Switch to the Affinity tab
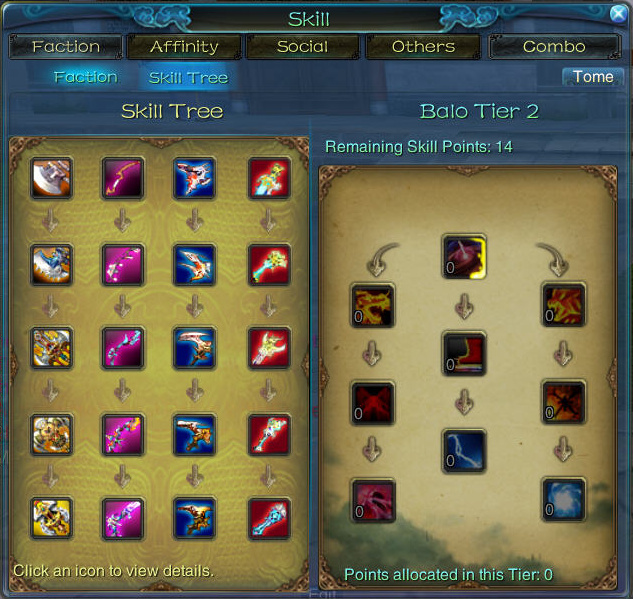 coord(184,47)
